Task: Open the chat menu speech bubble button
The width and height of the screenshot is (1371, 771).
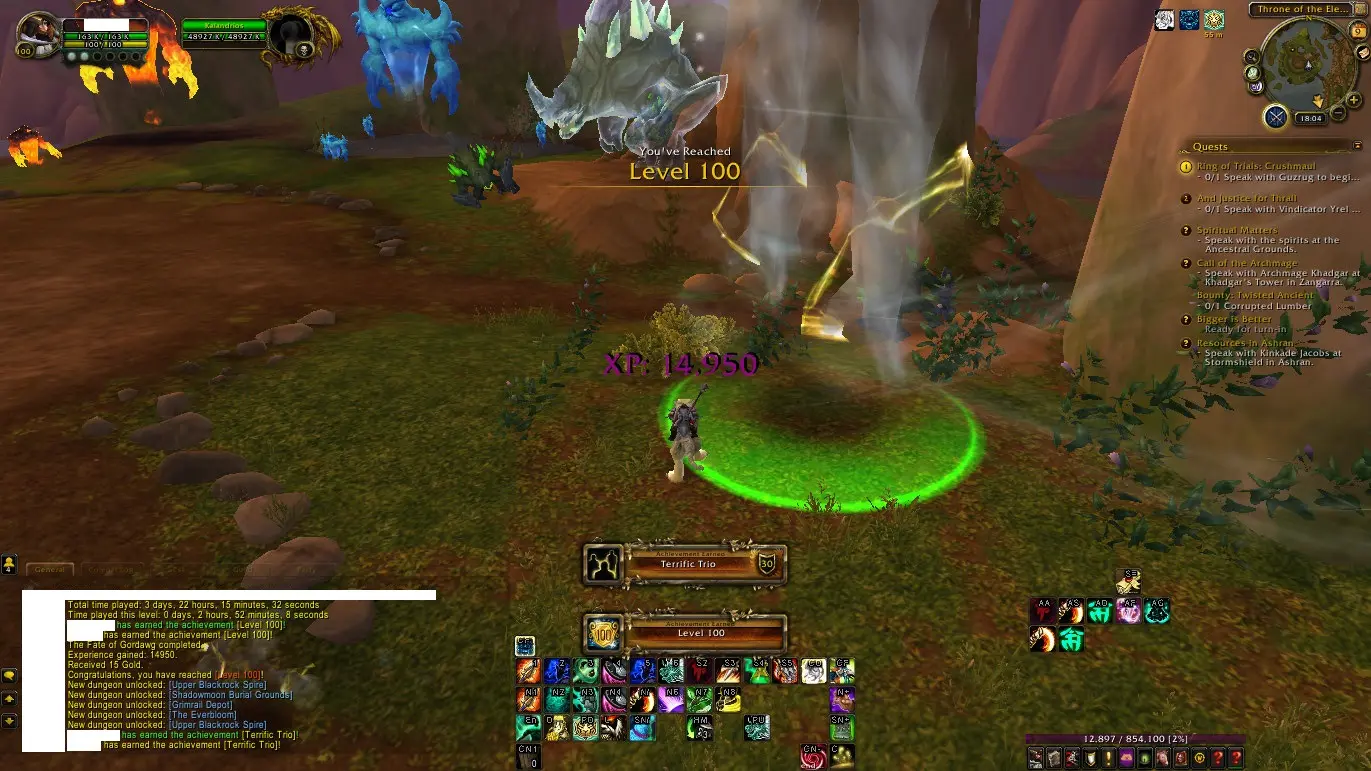Action: [x=9, y=676]
